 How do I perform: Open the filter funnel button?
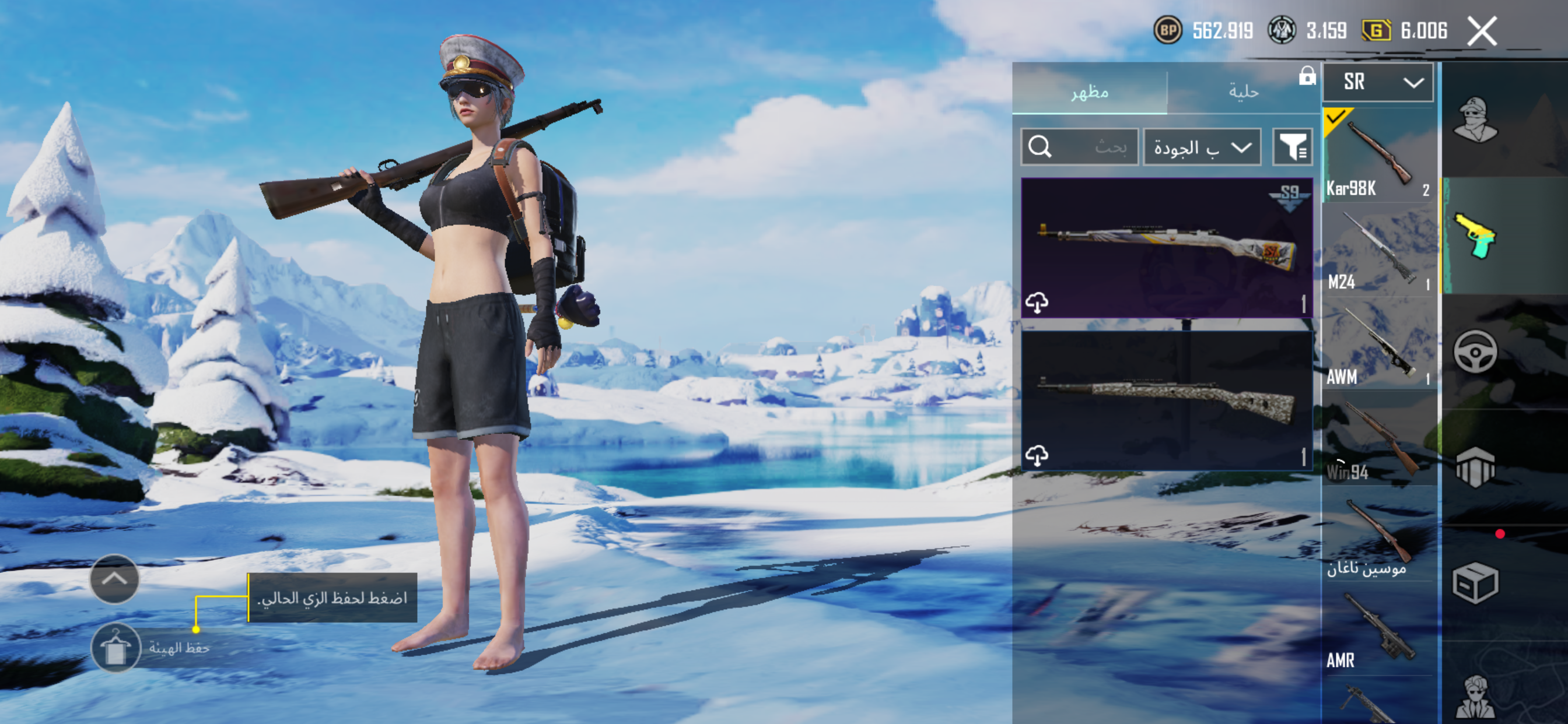pyautogui.click(x=1291, y=147)
